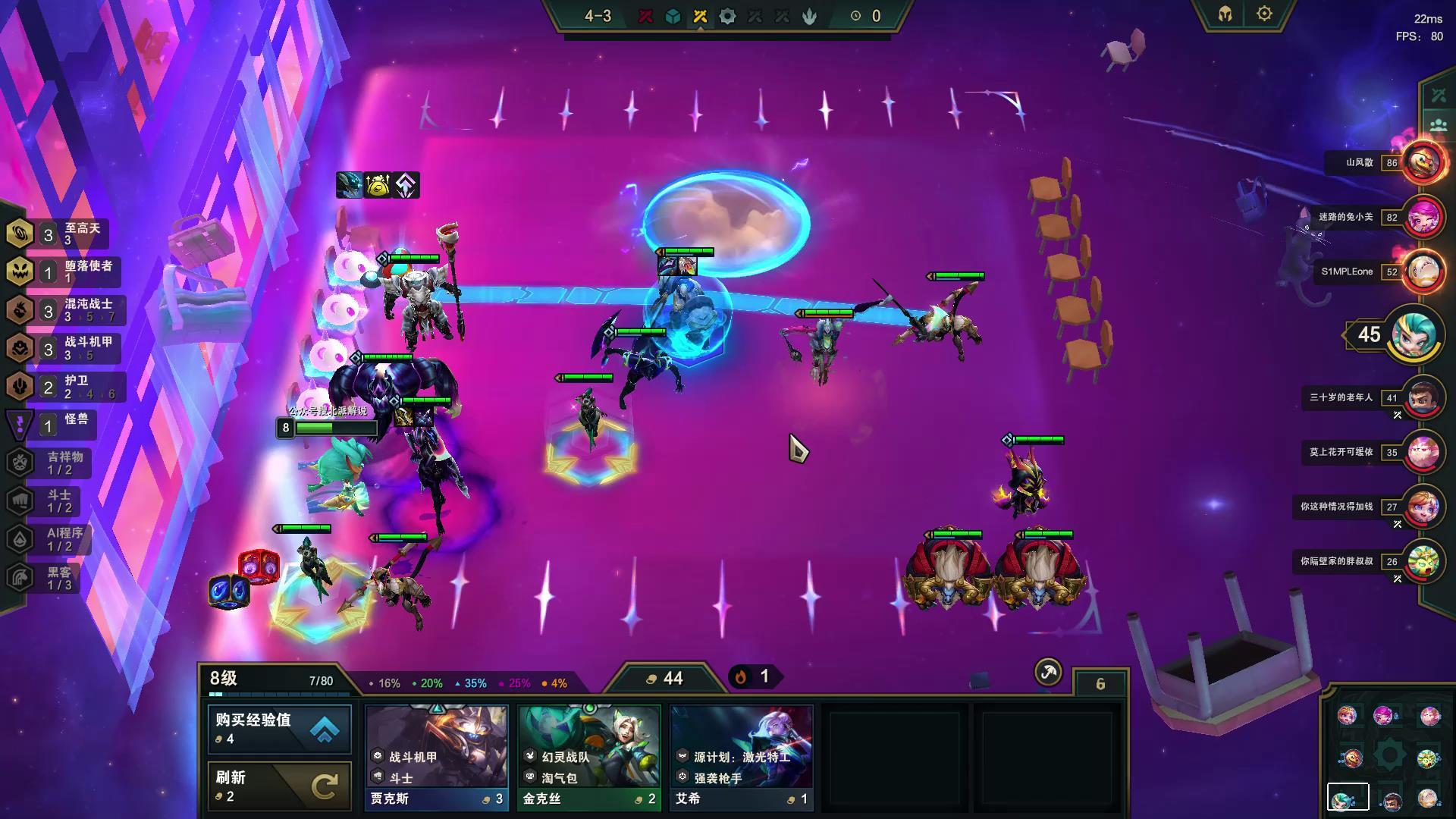Purchase the 贾克斯 champion card
This screenshot has width=1456, height=819.
point(437,757)
